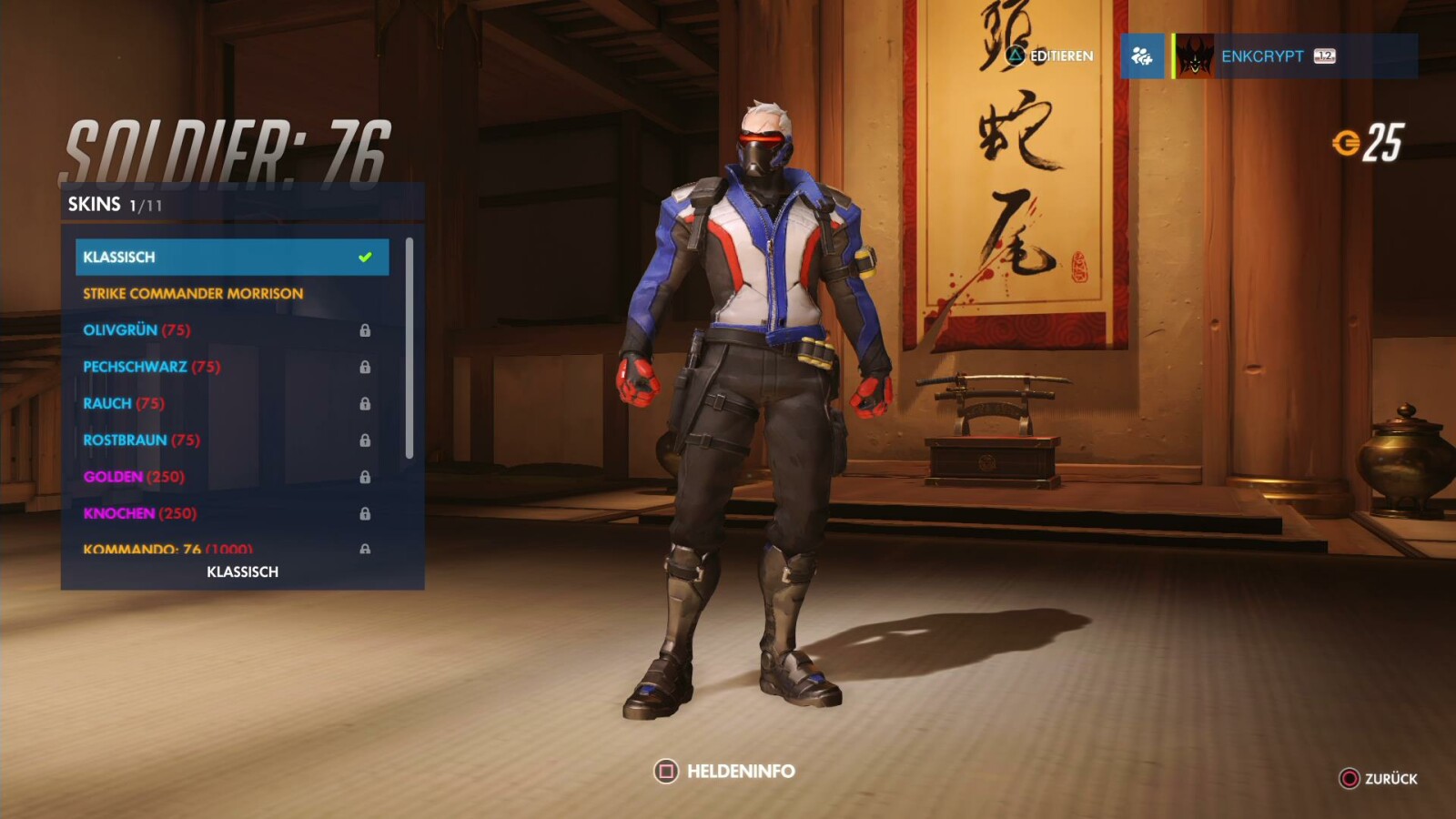Pick the Pechschwarz skin row
This screenshot has width=1456, height=819.
pos(231,367)
